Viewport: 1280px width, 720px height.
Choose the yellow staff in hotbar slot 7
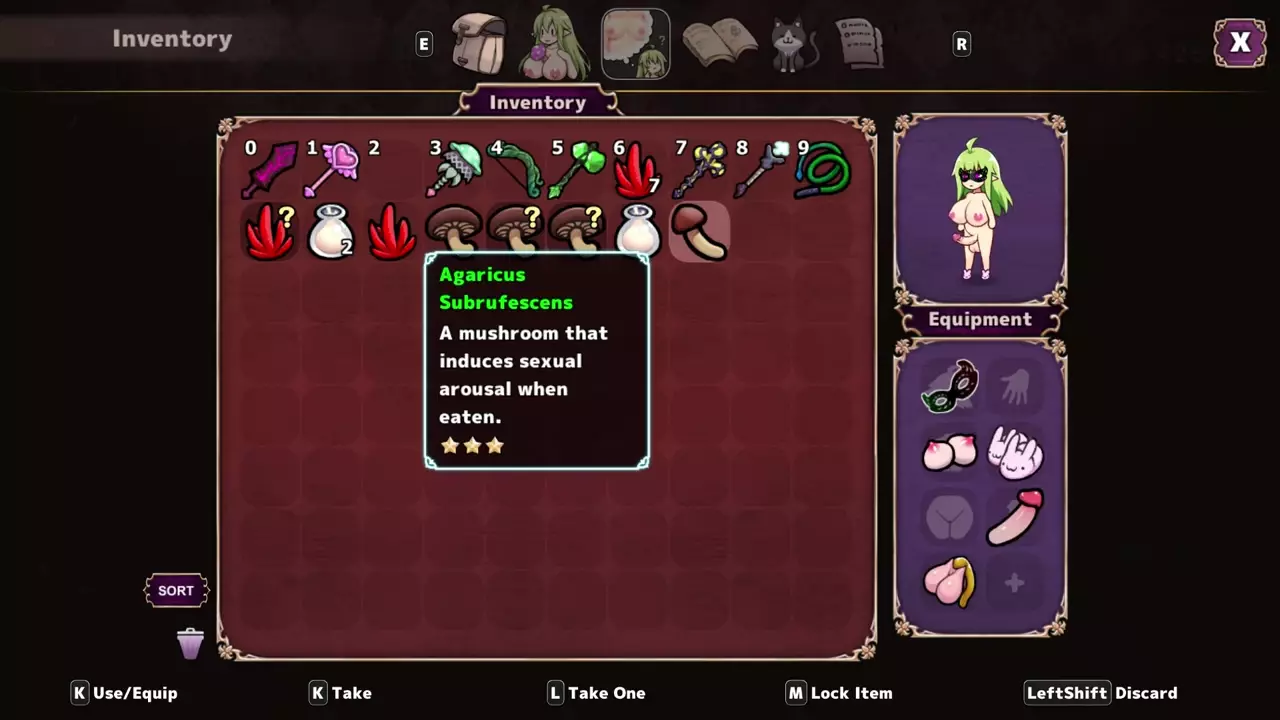698,170
